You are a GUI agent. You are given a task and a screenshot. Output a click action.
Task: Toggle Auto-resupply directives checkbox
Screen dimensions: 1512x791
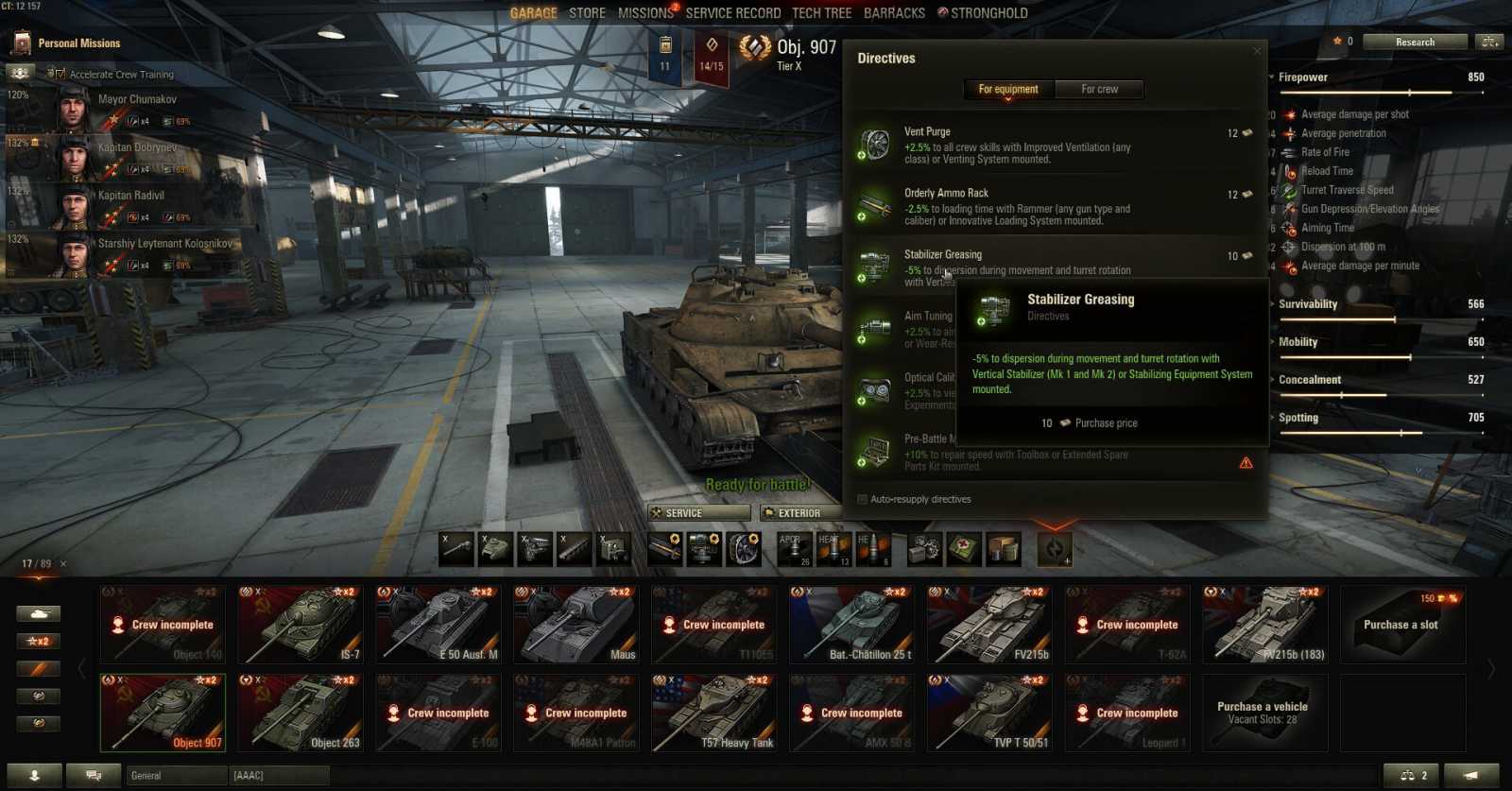tap(862, 499)
